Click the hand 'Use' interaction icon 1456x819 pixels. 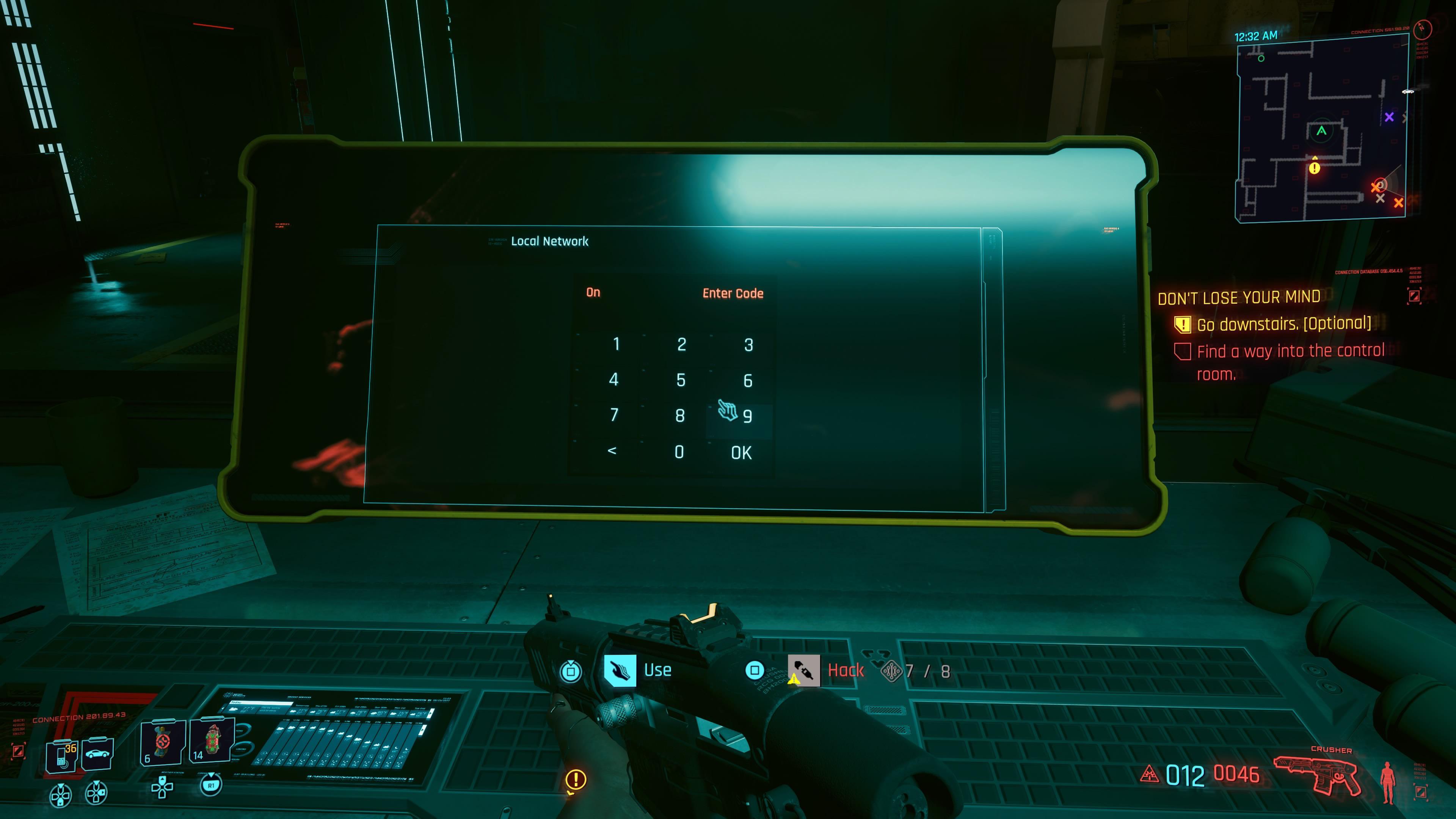(621, 671)
